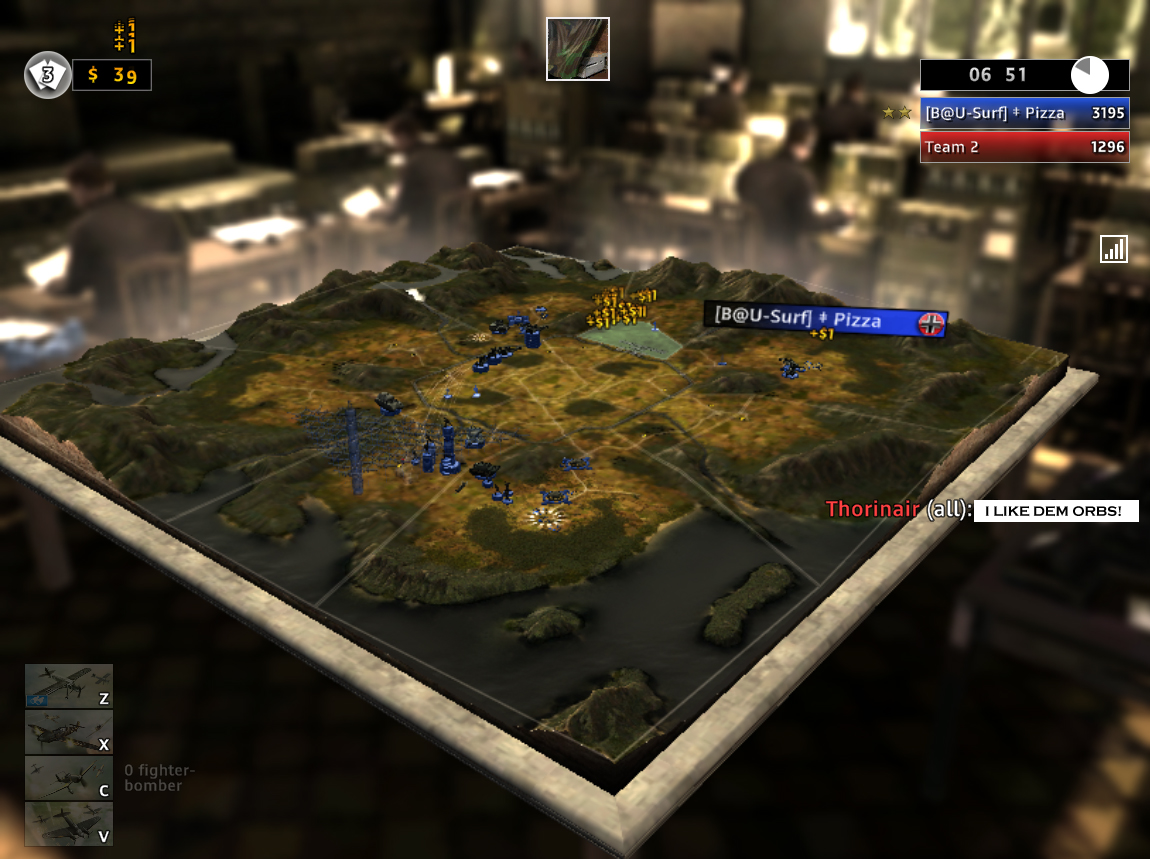Pick the bomber plane slot labeled V
This screenshot has height=859, width=1150.
tap(69, 824)
